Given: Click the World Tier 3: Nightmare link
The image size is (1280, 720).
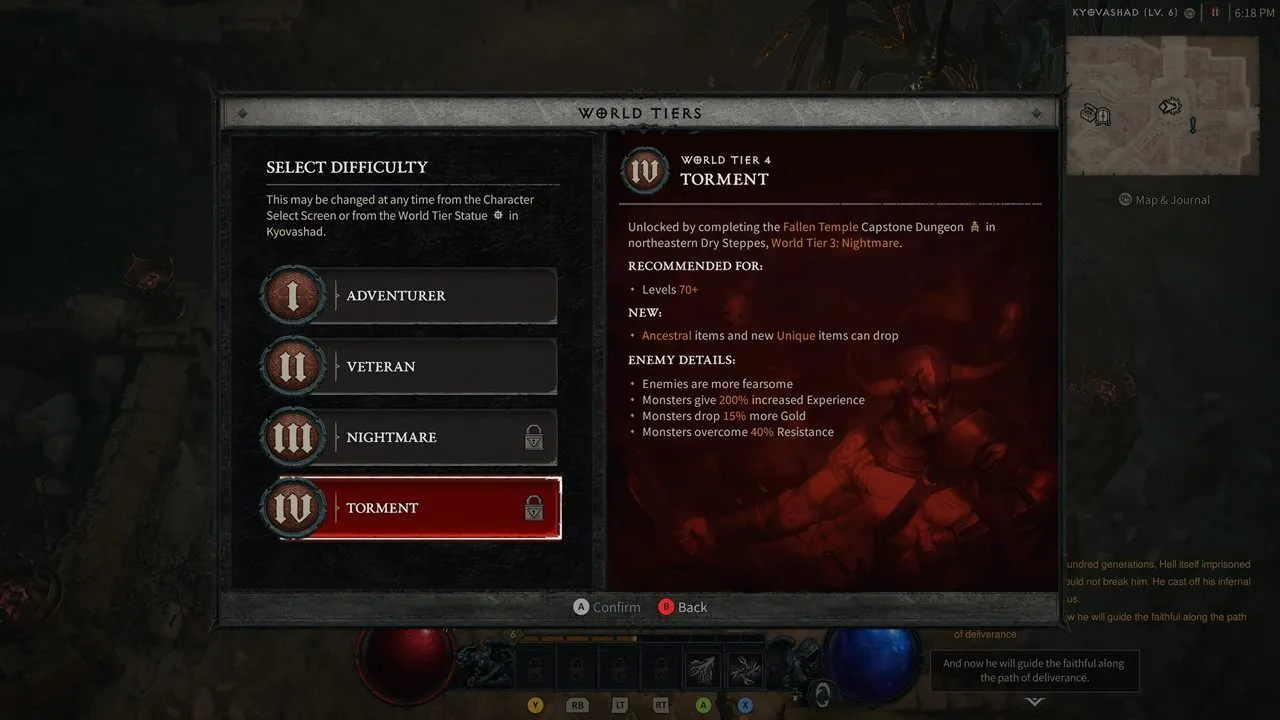Looking at the screenshot, I should (x=835, y=242).
